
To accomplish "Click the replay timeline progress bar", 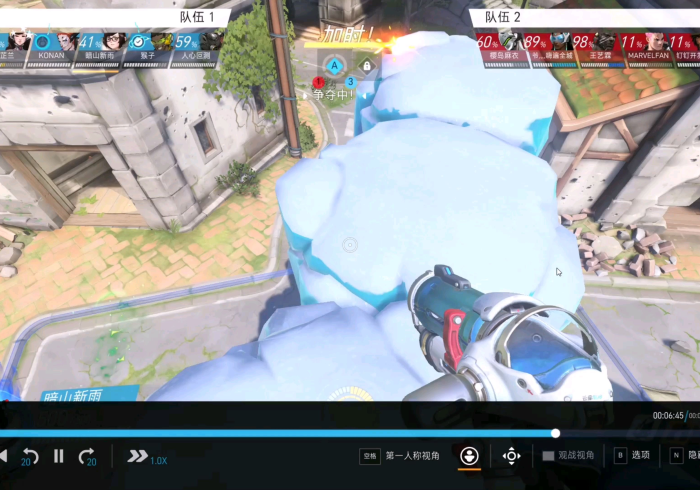I will tap(300, 433).
